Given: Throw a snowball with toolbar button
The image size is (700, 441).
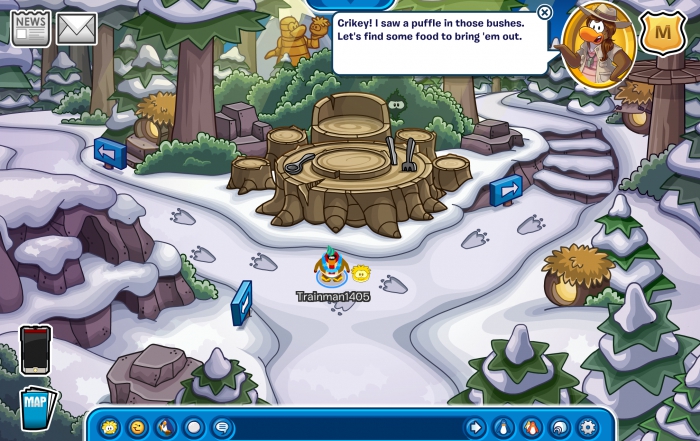Looking at the screenshot, I should click(194, 427).
